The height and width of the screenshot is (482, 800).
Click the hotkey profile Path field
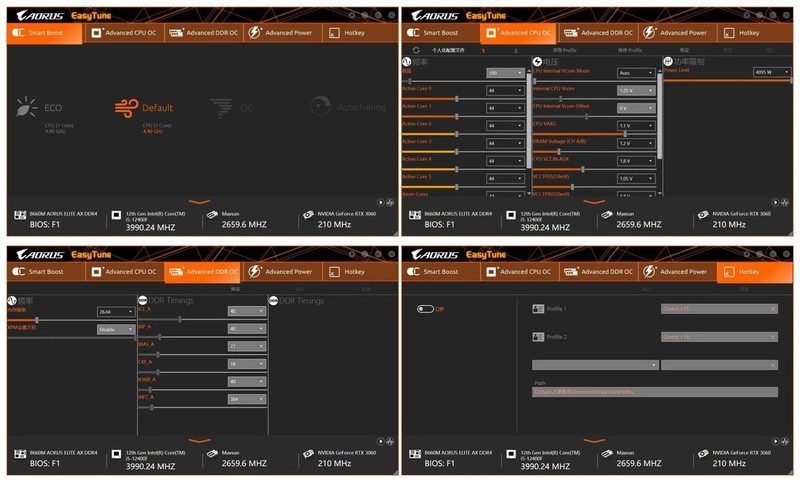coord(654,392)
